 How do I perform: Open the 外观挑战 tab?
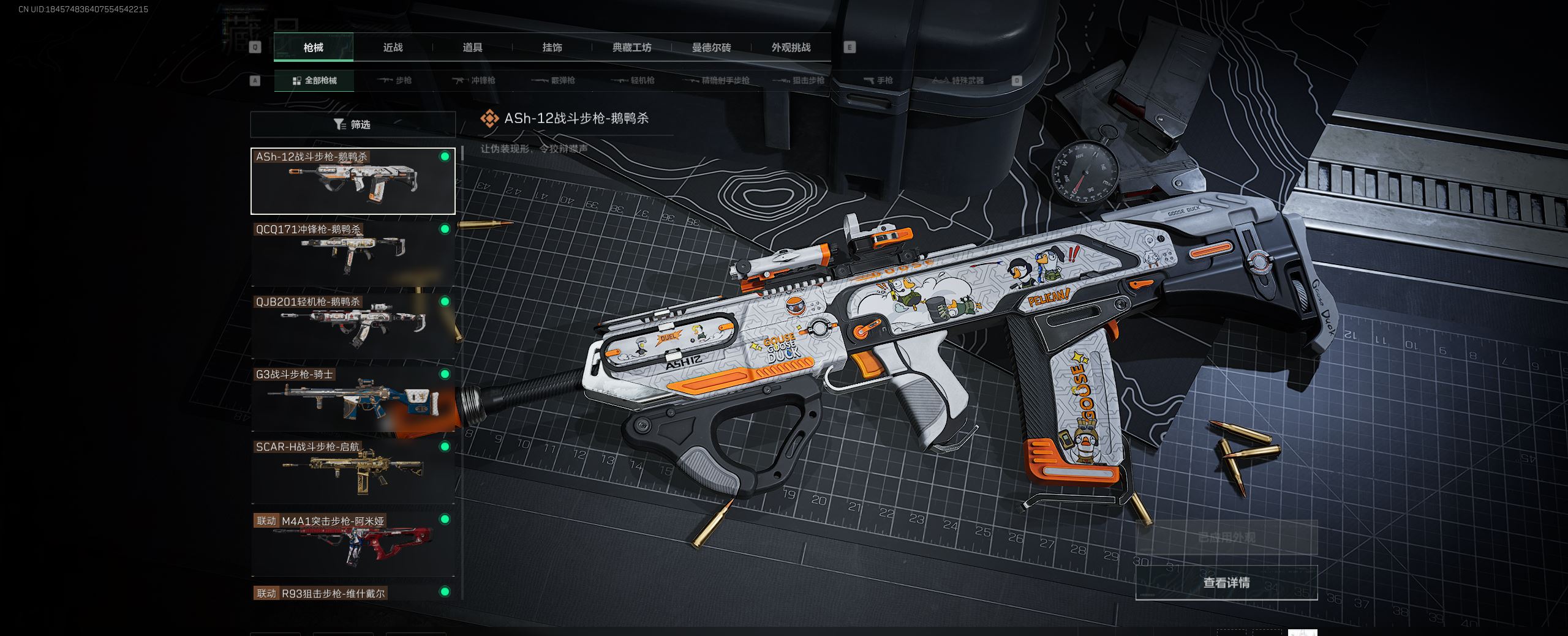click(x=791, y=47)
